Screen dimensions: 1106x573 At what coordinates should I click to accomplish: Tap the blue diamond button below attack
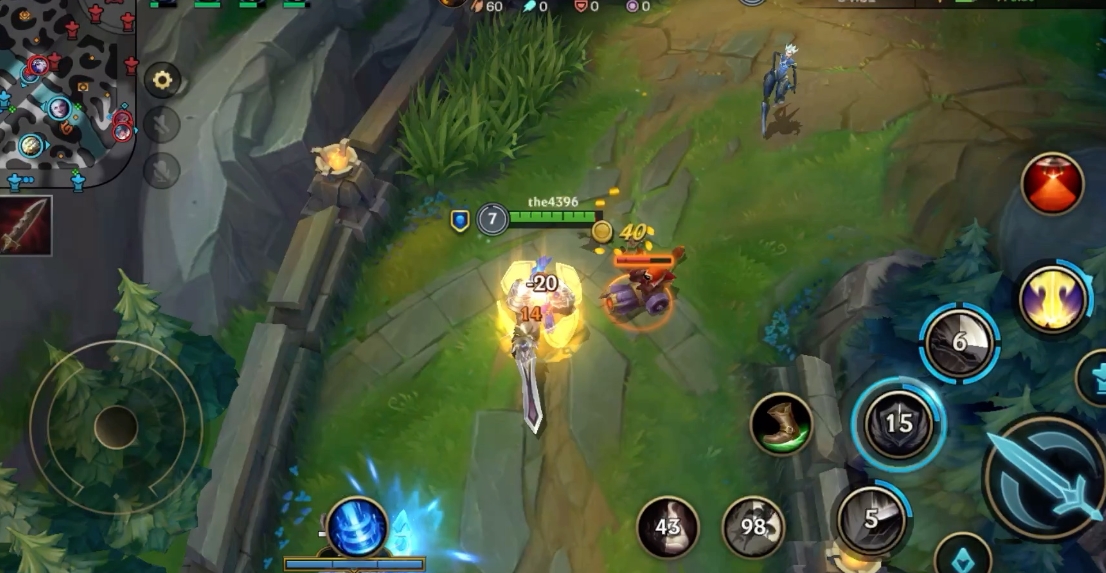point(962,556)
